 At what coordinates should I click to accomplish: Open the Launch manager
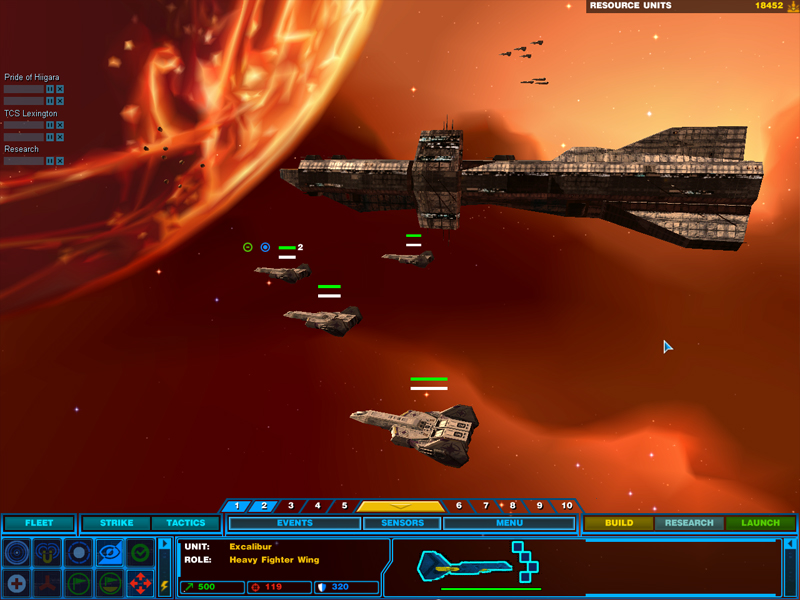[761, 523]
